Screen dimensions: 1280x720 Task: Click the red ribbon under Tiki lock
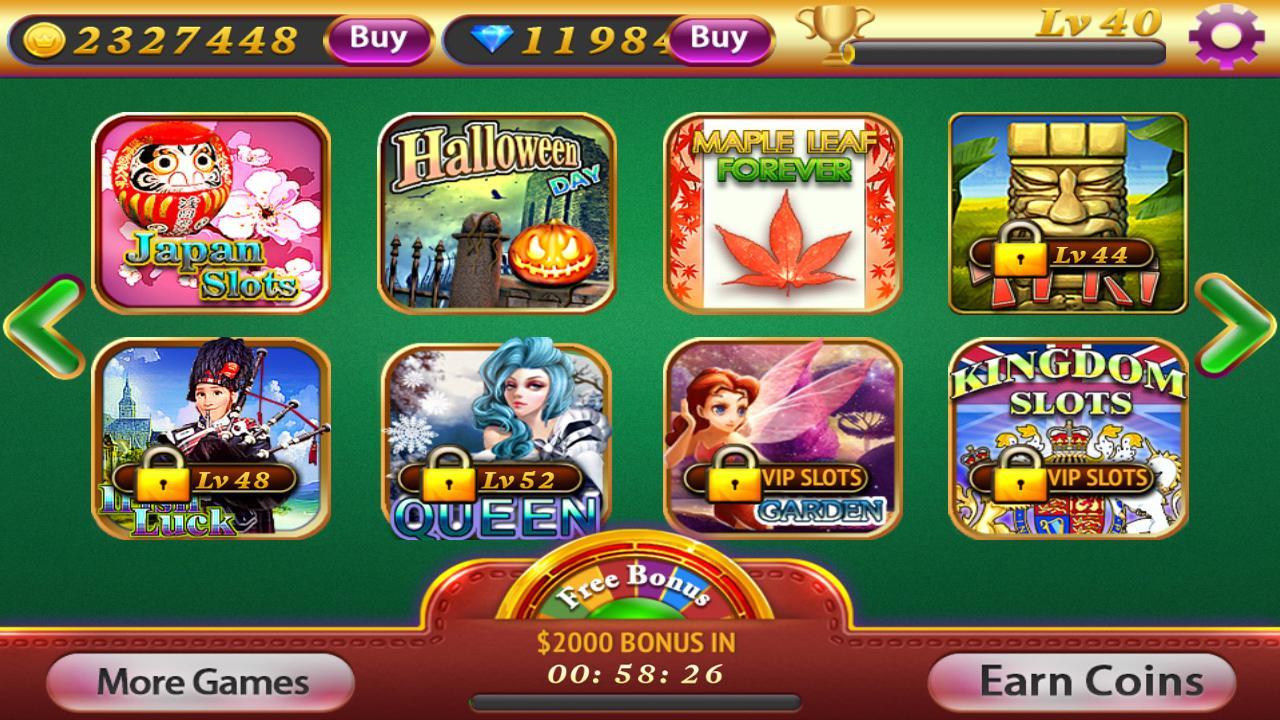pyautogui.click(x=1005, y=290)
